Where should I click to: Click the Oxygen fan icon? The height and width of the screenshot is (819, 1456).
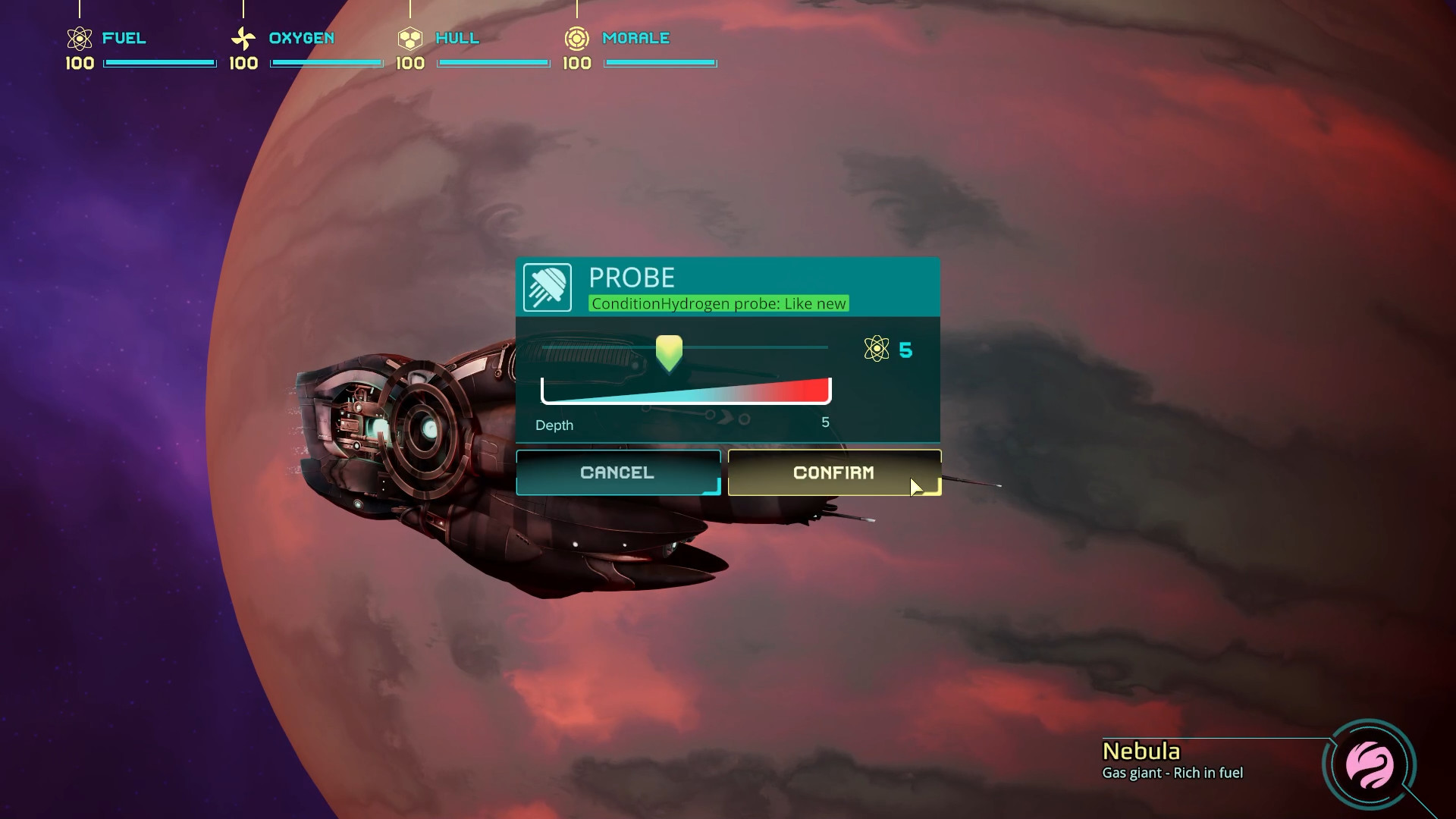click(x=244, y=37)
